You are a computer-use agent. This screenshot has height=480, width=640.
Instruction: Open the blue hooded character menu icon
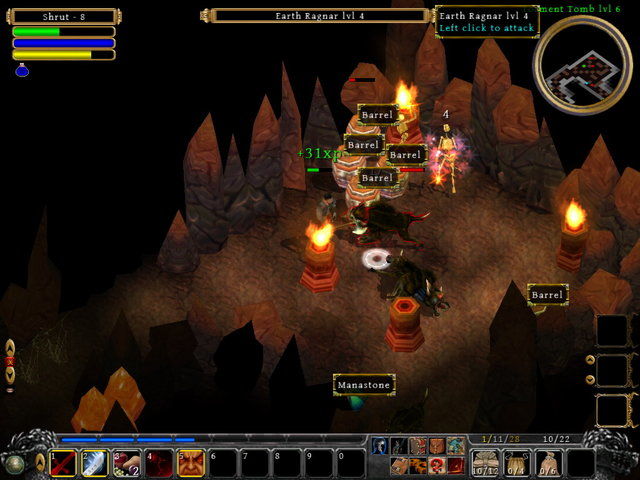coord(380,446)
